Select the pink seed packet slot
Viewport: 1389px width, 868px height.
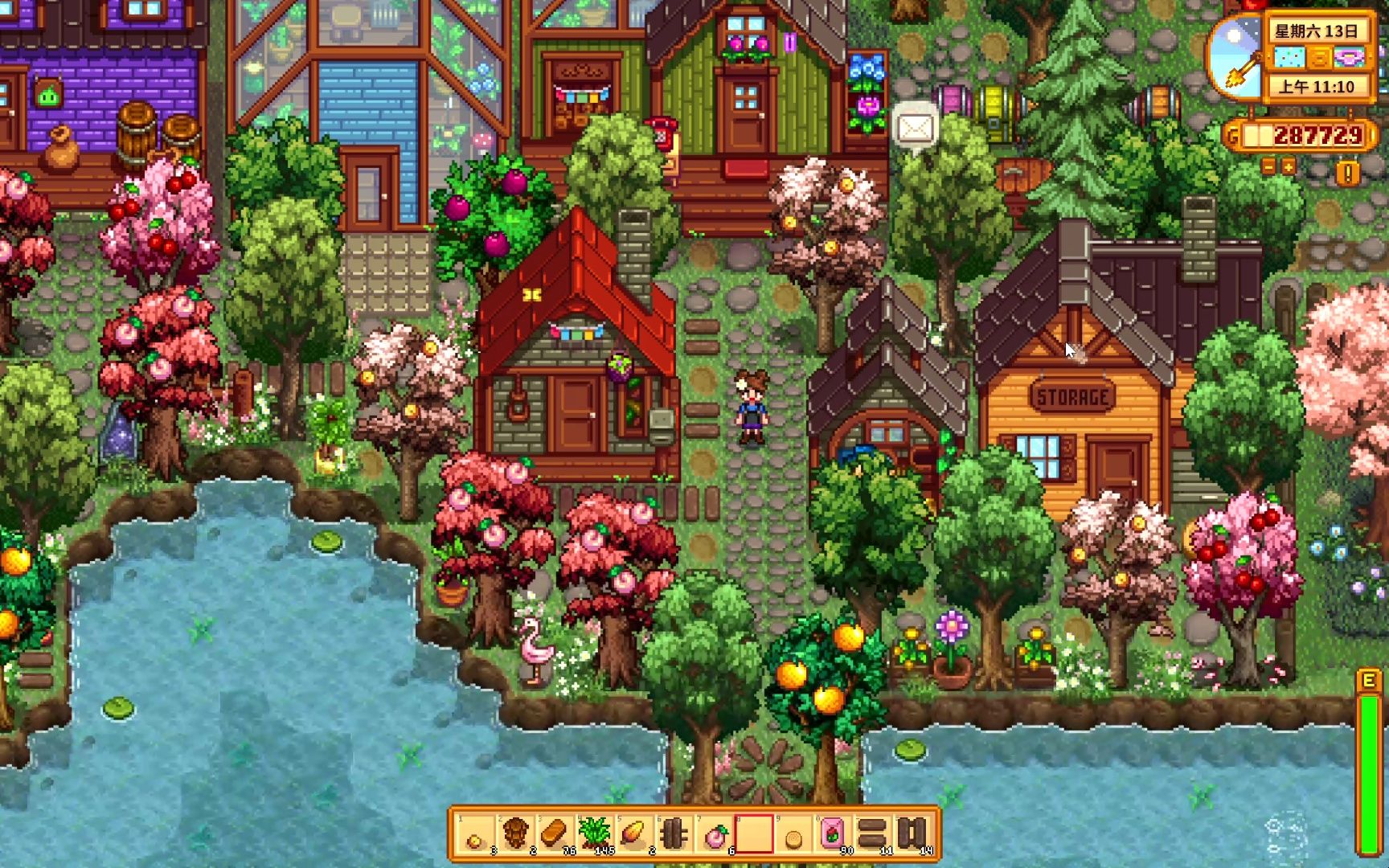(x=833, y=834)
